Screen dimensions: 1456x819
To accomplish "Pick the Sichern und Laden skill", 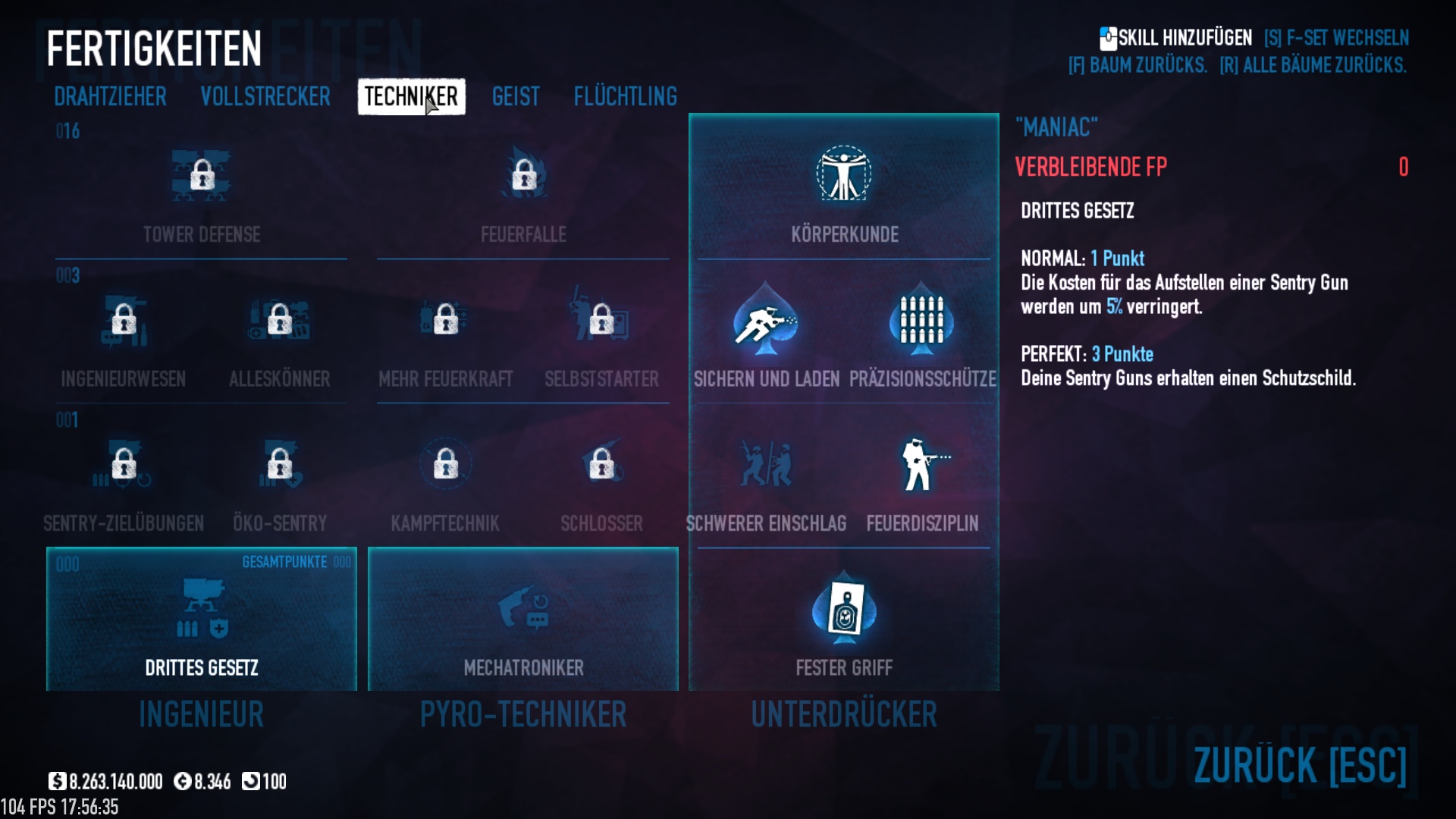I will point(766,322).
